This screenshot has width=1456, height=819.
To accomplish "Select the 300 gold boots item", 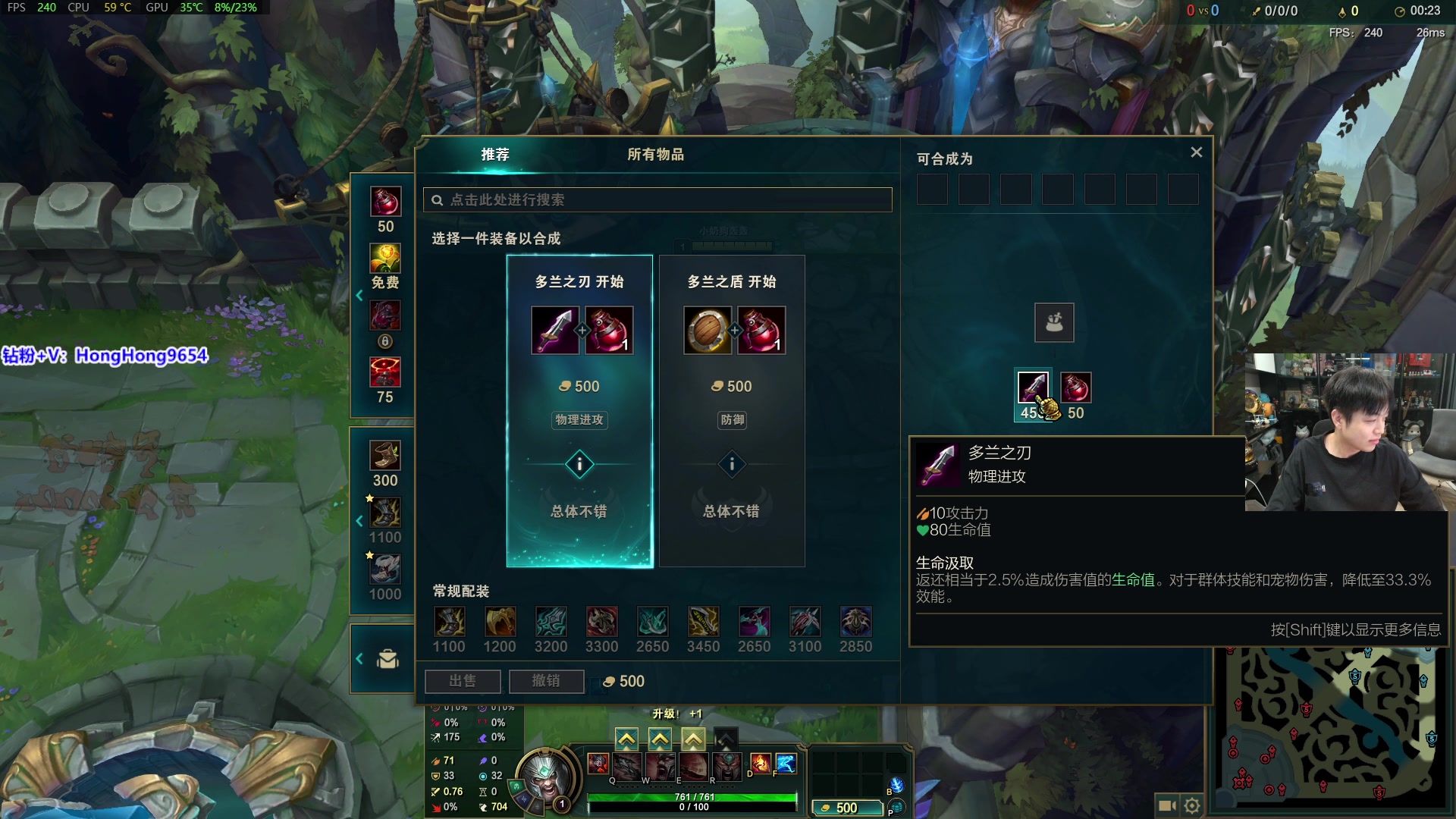I will 385,457.
